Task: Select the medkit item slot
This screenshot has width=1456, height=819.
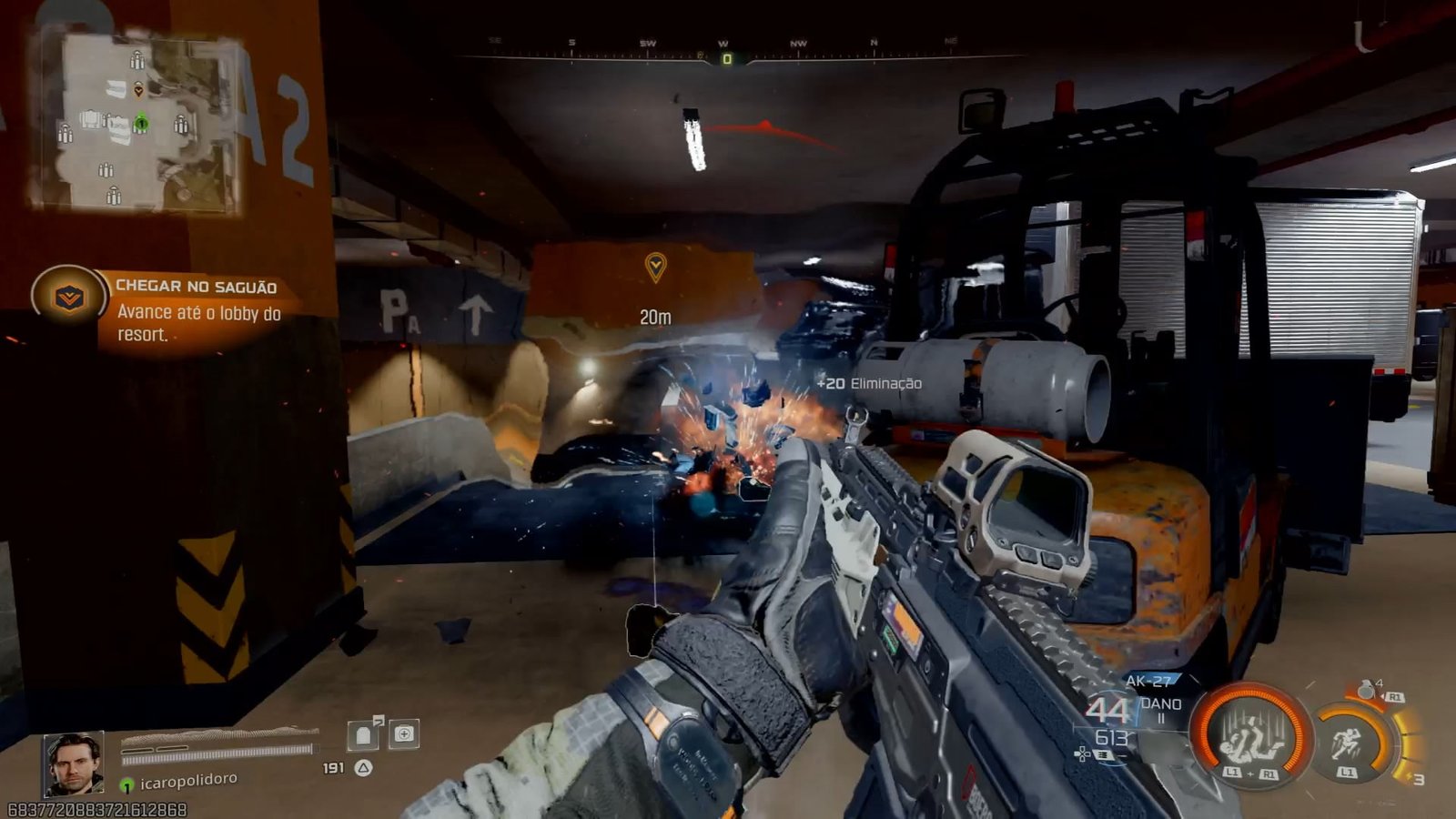Action: point(404,734)
